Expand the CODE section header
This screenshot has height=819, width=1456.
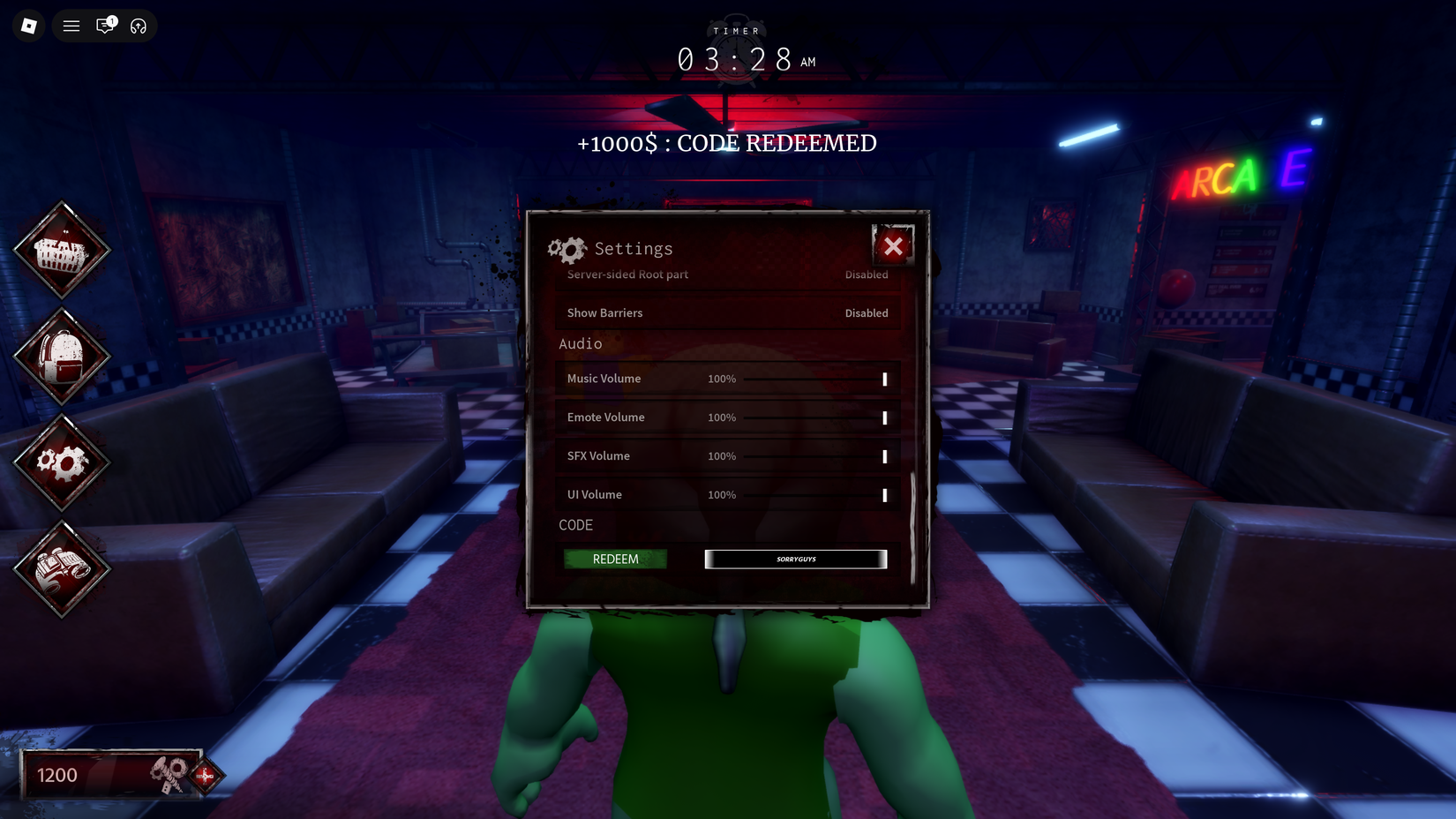pos(576,524)
